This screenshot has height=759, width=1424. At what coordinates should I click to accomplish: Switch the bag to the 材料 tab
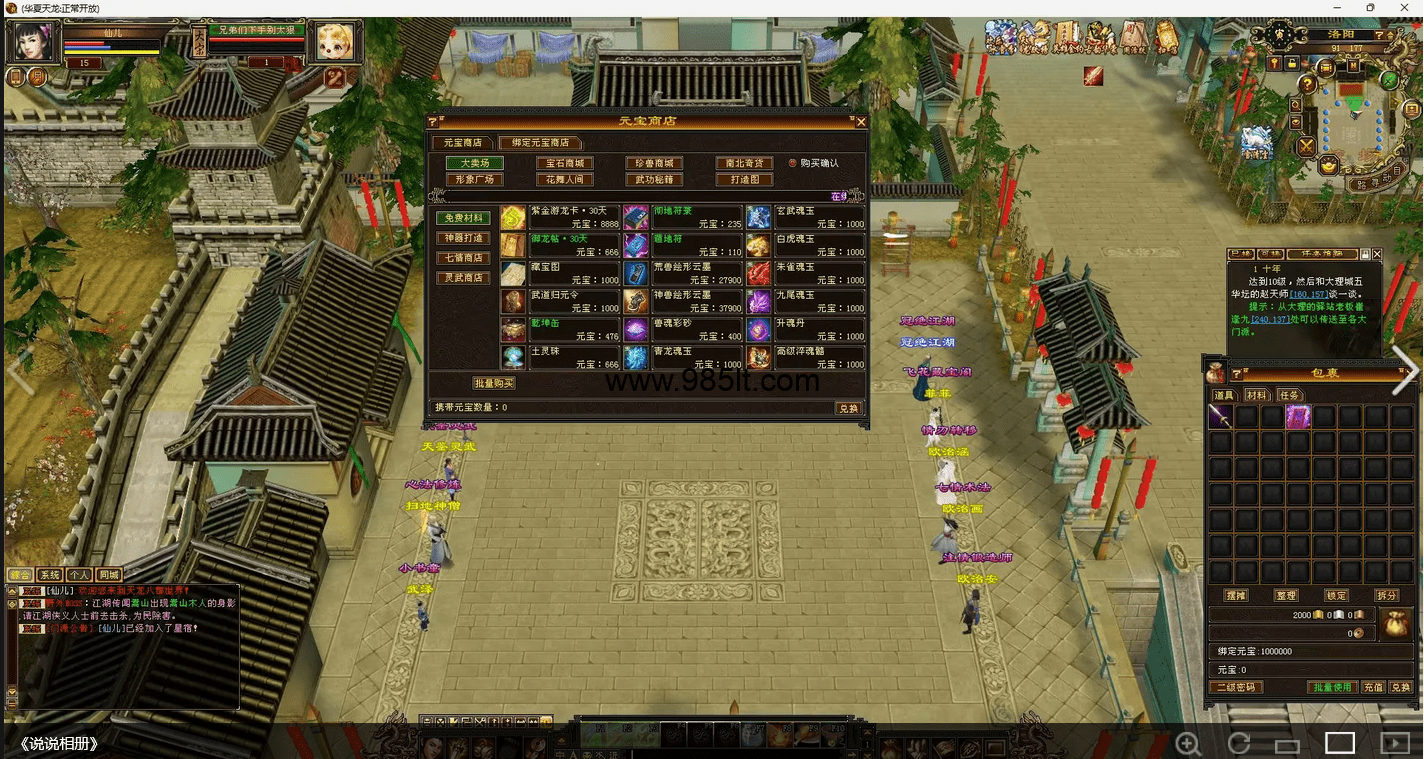point(1257,396)
